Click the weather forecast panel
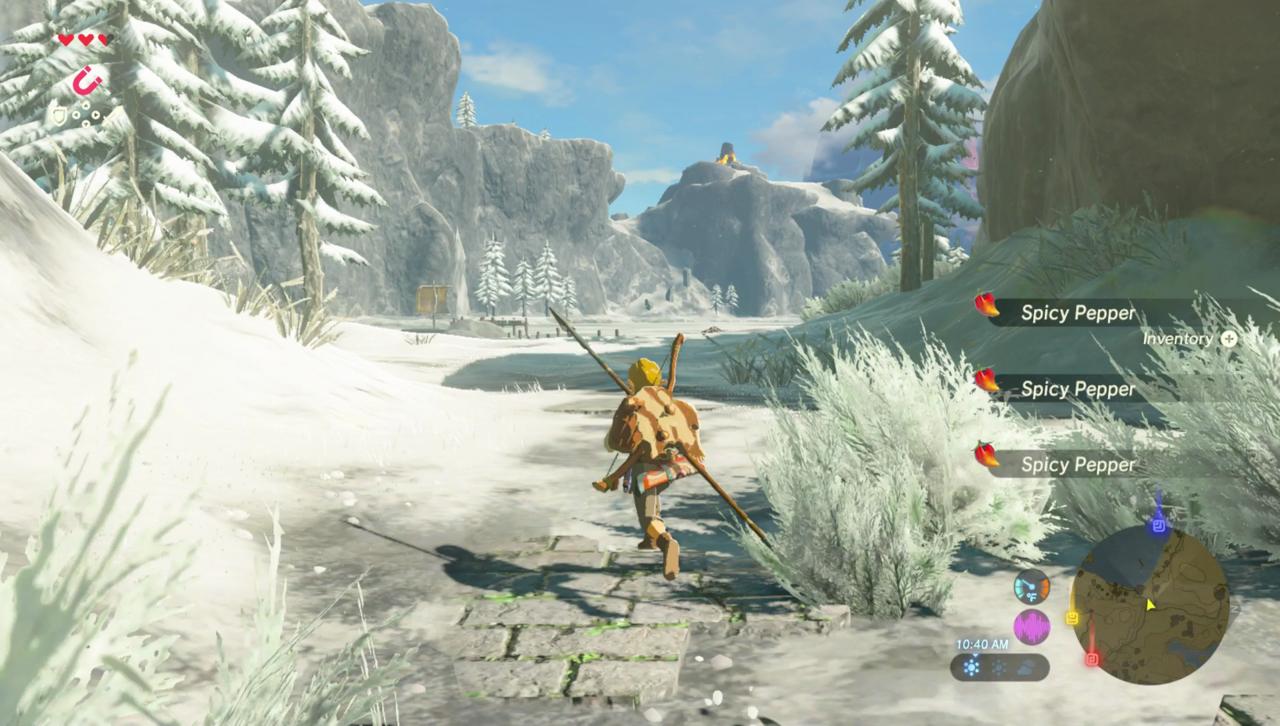The height and width of the screenshot is (726, 1280). coord(1000,667)
